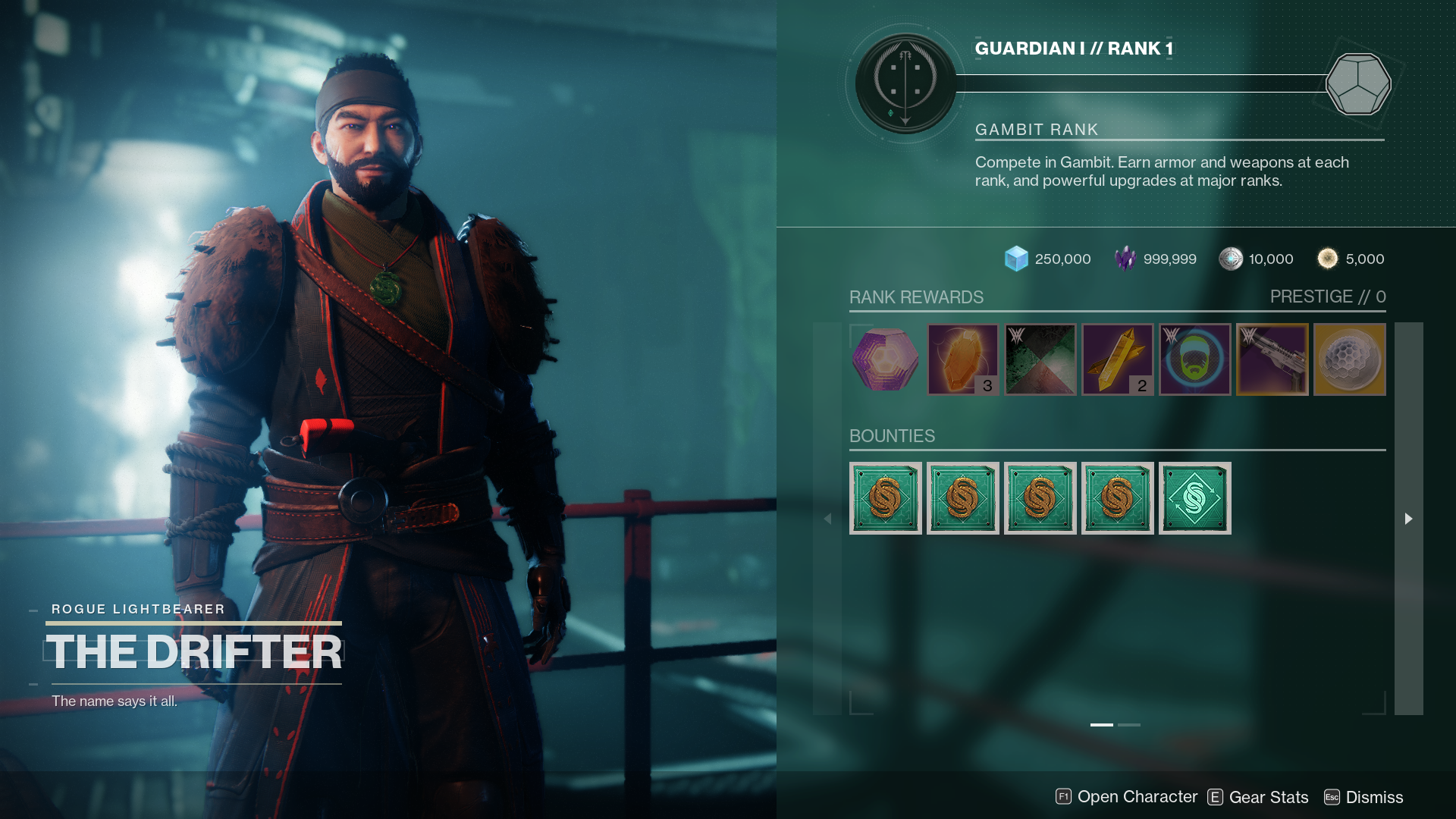Select the white honeycomb sphere reward
The width and height of the screenshot is (1456, 819).
(1349, 359)
